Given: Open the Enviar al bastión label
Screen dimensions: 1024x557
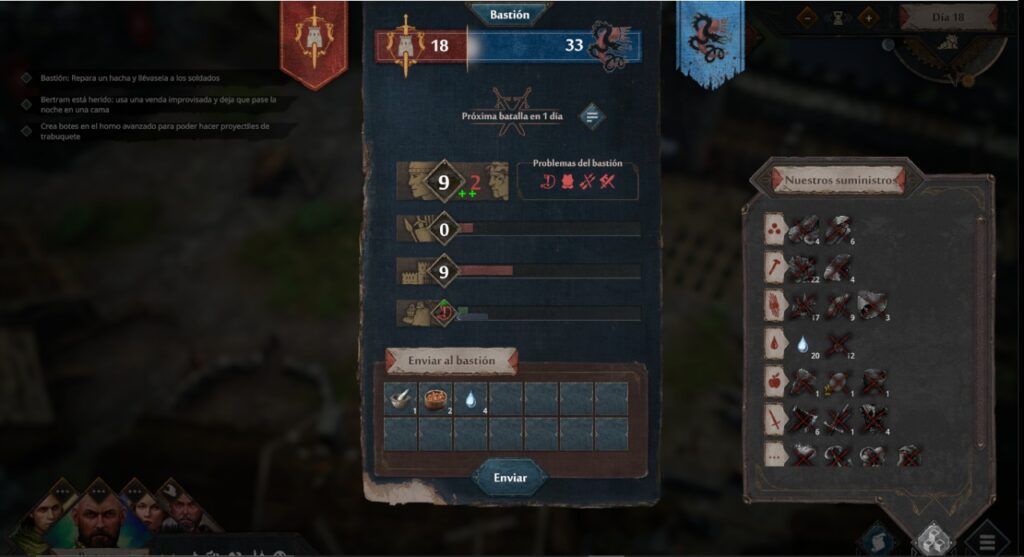Looking at the screenshot, I should (451, 360).
